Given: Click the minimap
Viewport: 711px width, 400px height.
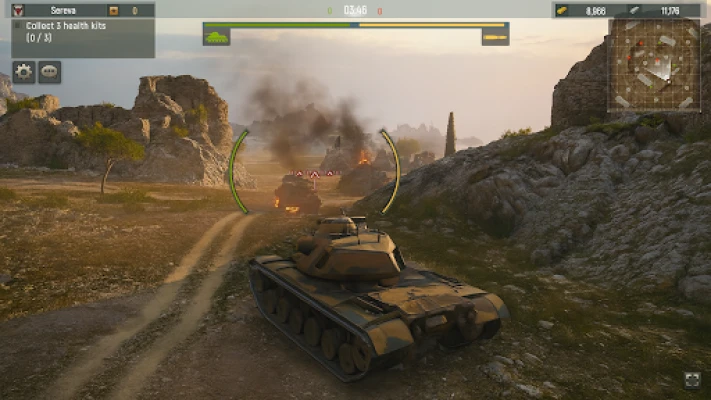Looking at the screenshot, I should tap(655, 64).
